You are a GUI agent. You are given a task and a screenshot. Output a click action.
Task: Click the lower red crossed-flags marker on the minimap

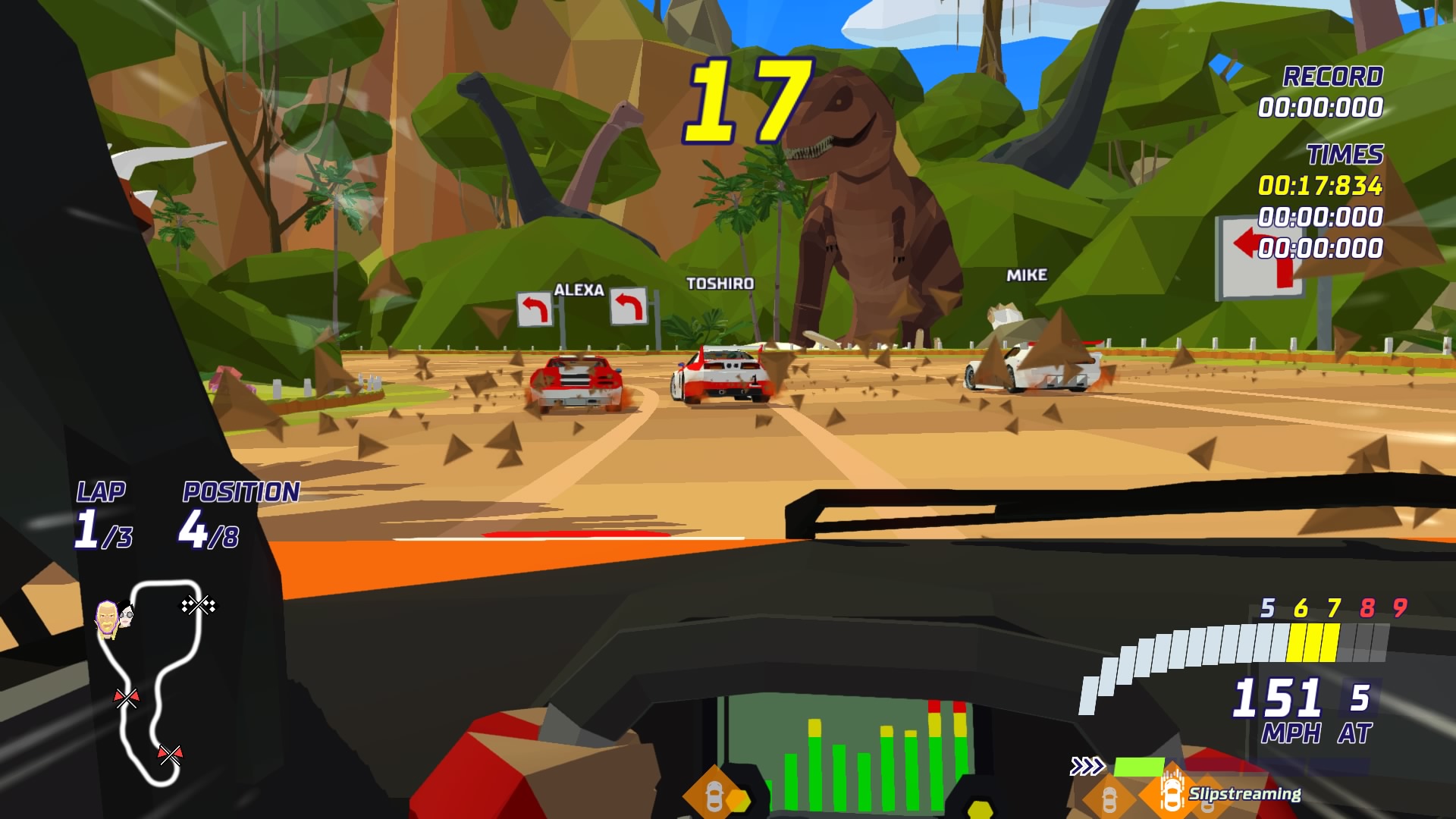tap(171, 755)
